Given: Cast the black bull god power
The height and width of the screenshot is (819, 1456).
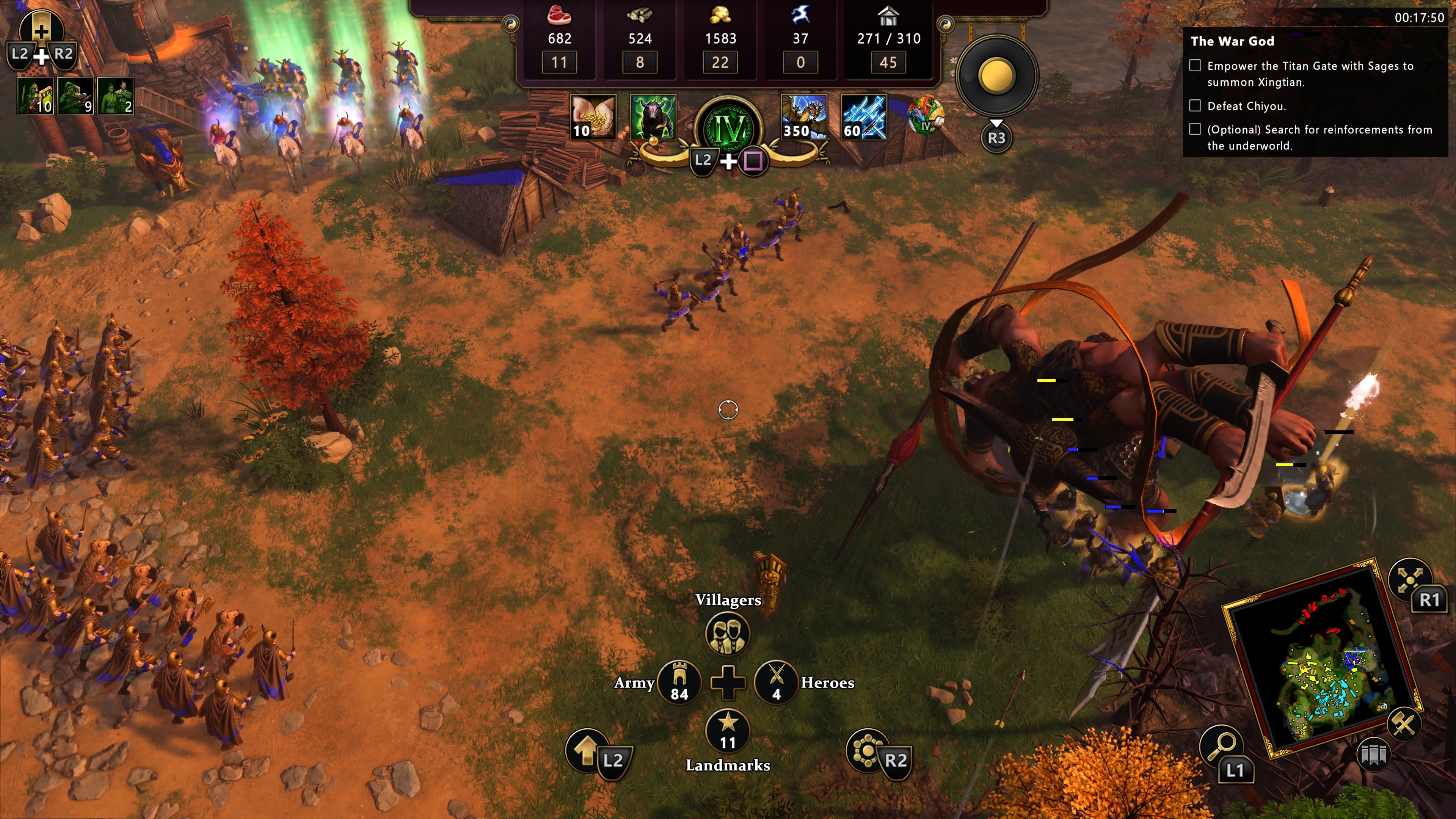Looking at the screenshot, I should pyautogui.click(x=652, y=117).
